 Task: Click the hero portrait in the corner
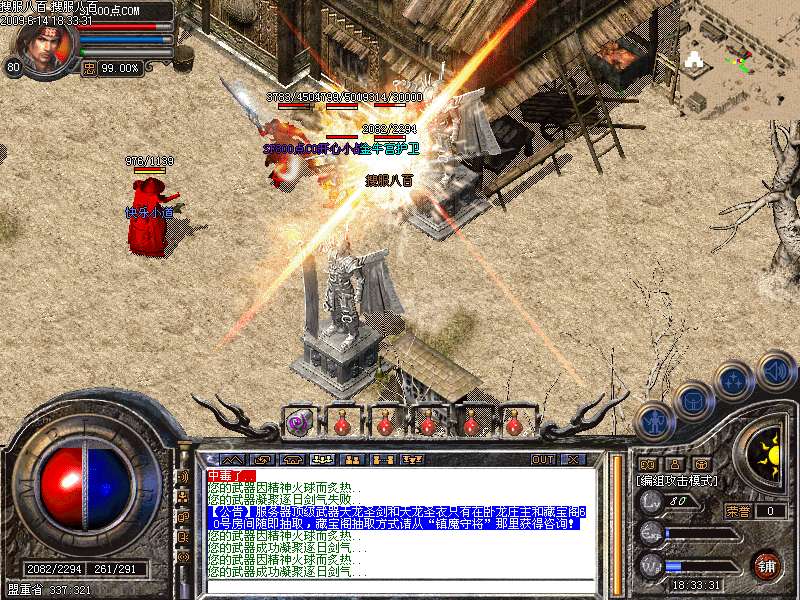click(x=45, y=48)
